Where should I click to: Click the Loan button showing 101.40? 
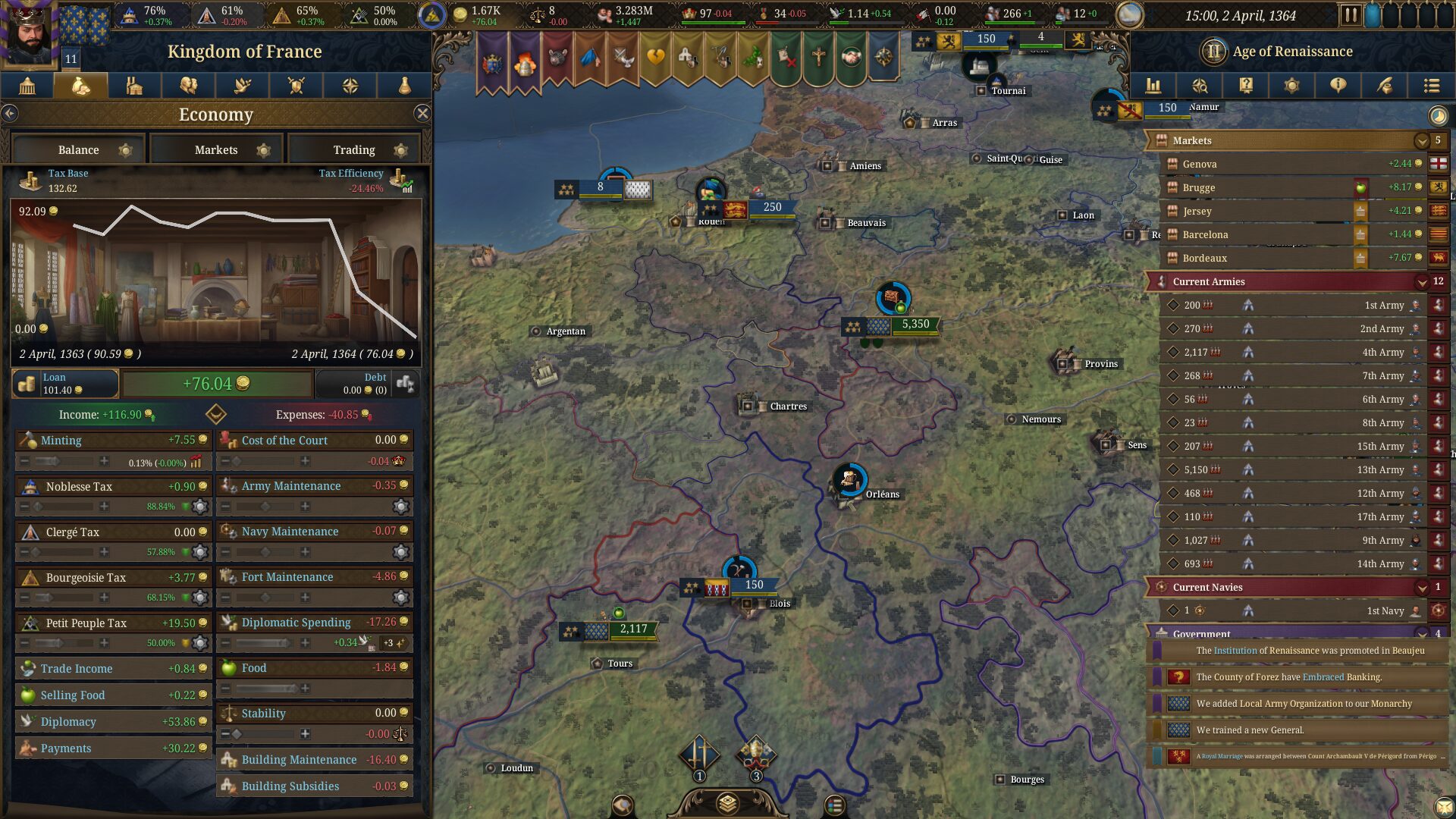[64, 383]
